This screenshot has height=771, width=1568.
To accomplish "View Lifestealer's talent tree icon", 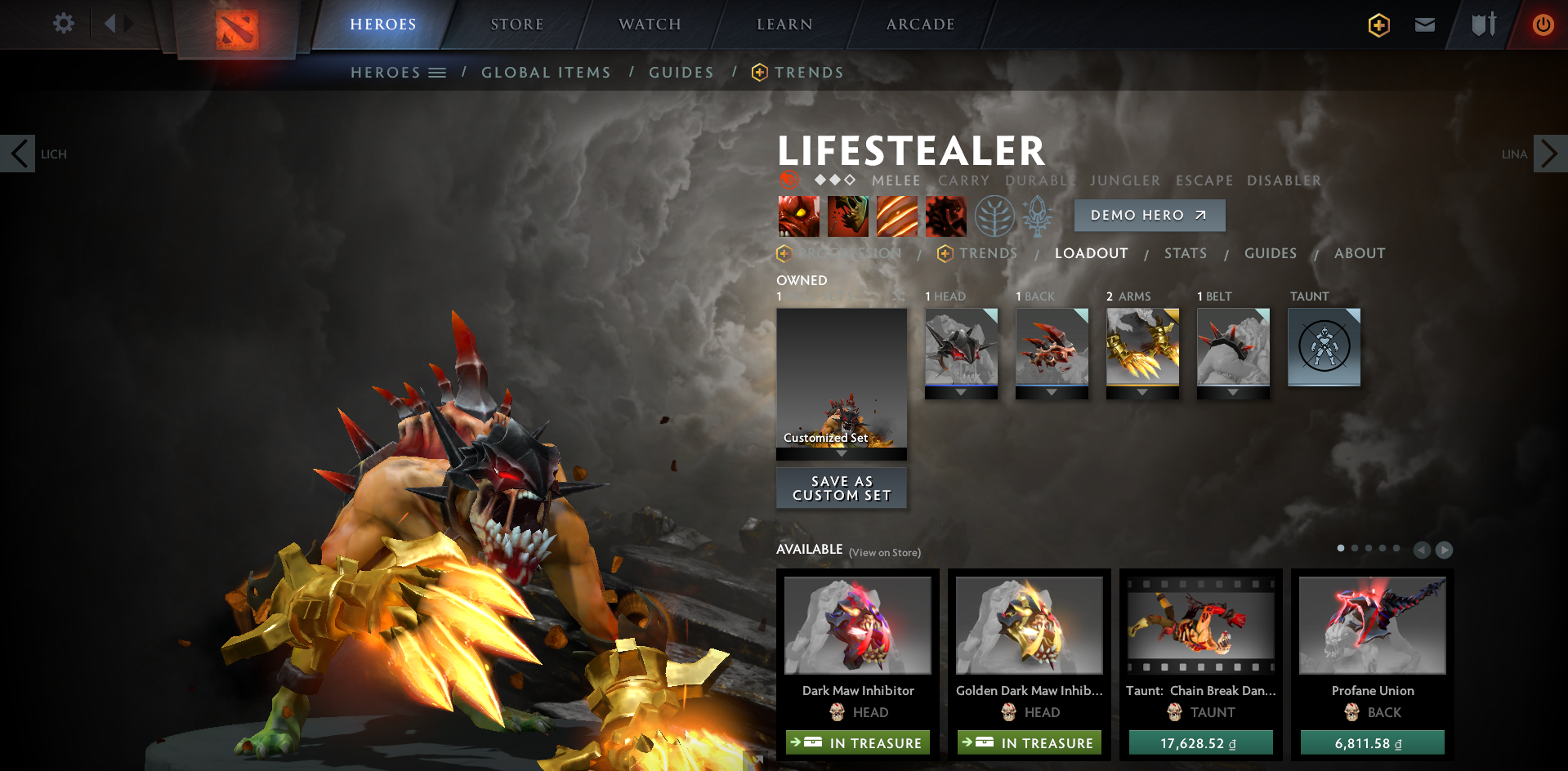I will point(995,216).
